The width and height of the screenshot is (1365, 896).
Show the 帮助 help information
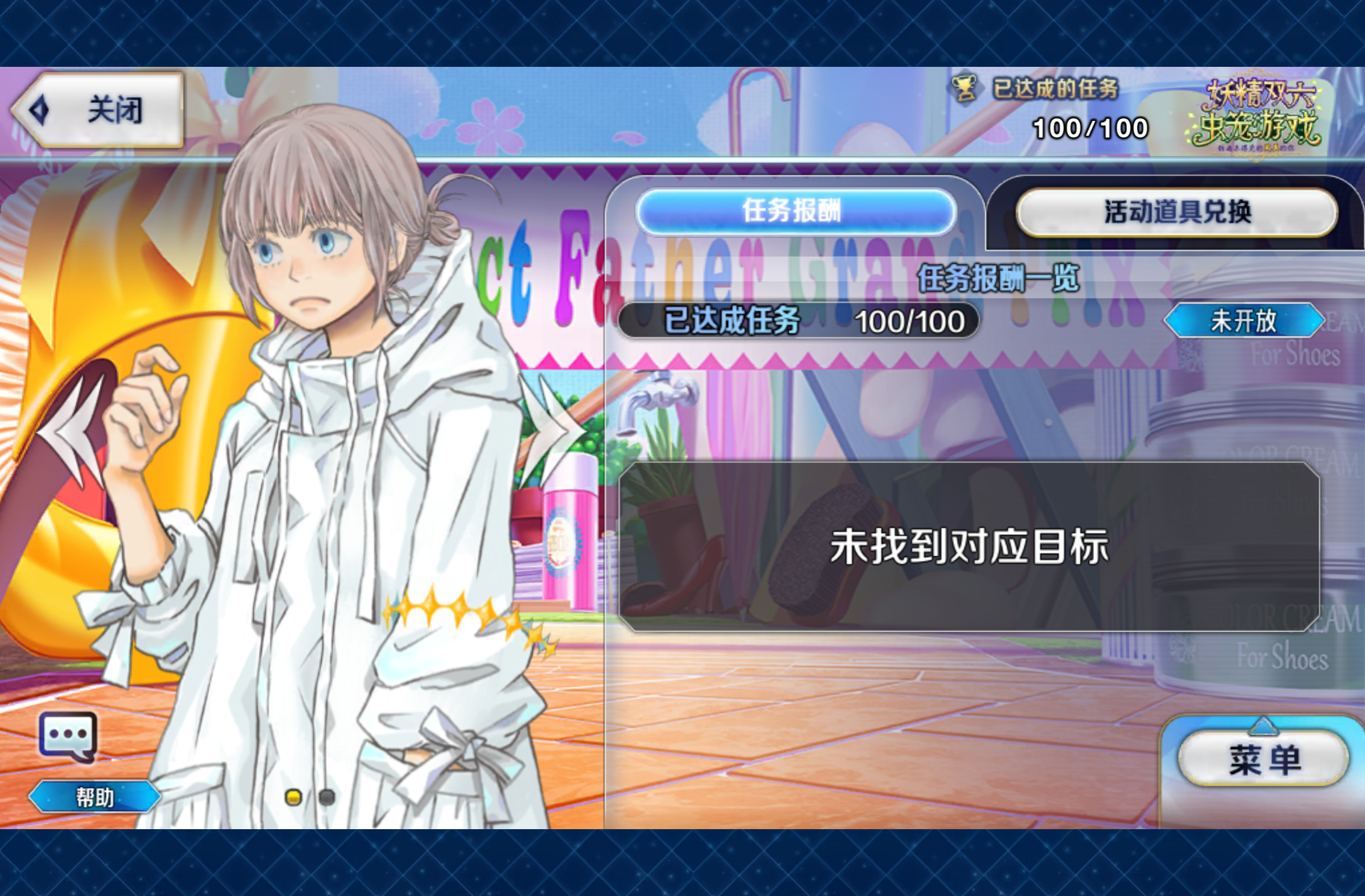95,797
